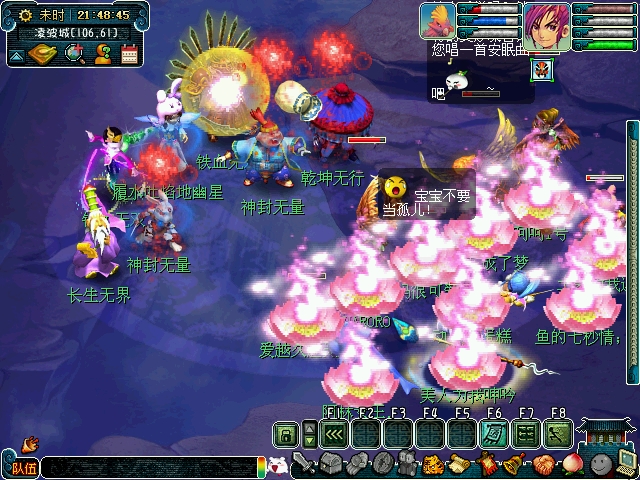Activate the F7 hotbar skill
The height and width of the screenshot is (480, 640).
click(x=526, y=435)
